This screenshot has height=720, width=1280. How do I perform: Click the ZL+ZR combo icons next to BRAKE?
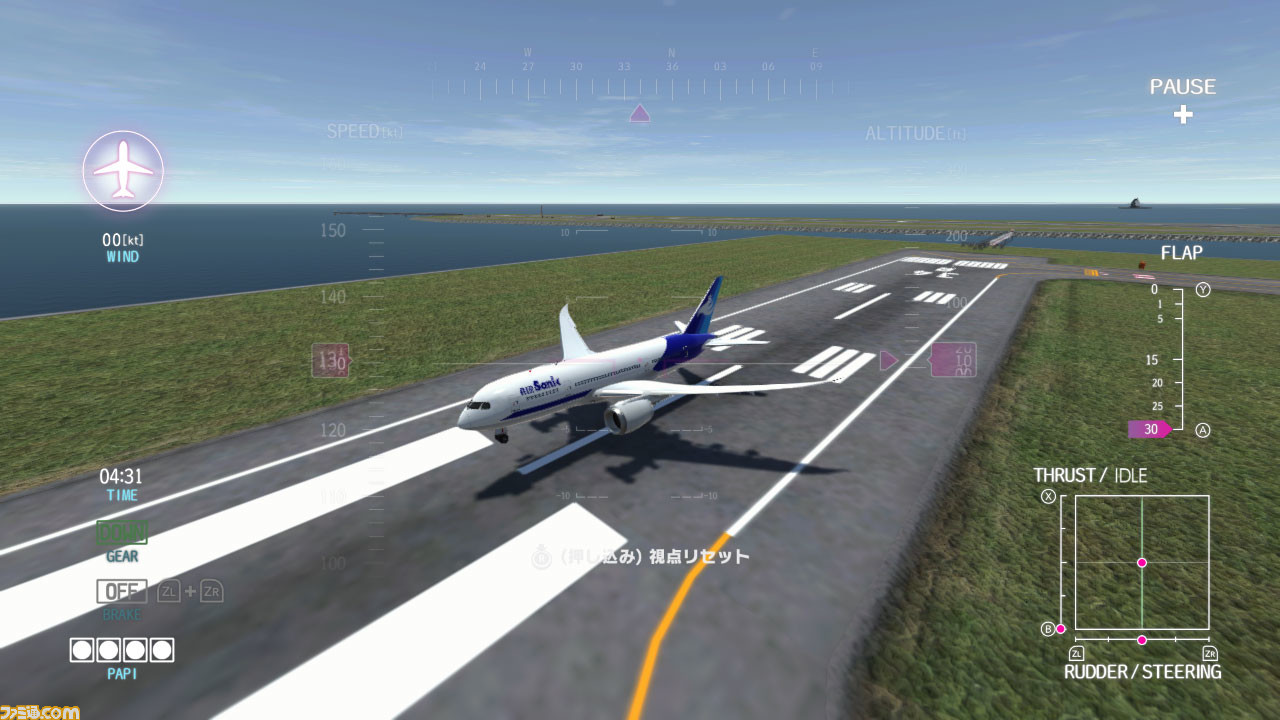click(191, 591)
